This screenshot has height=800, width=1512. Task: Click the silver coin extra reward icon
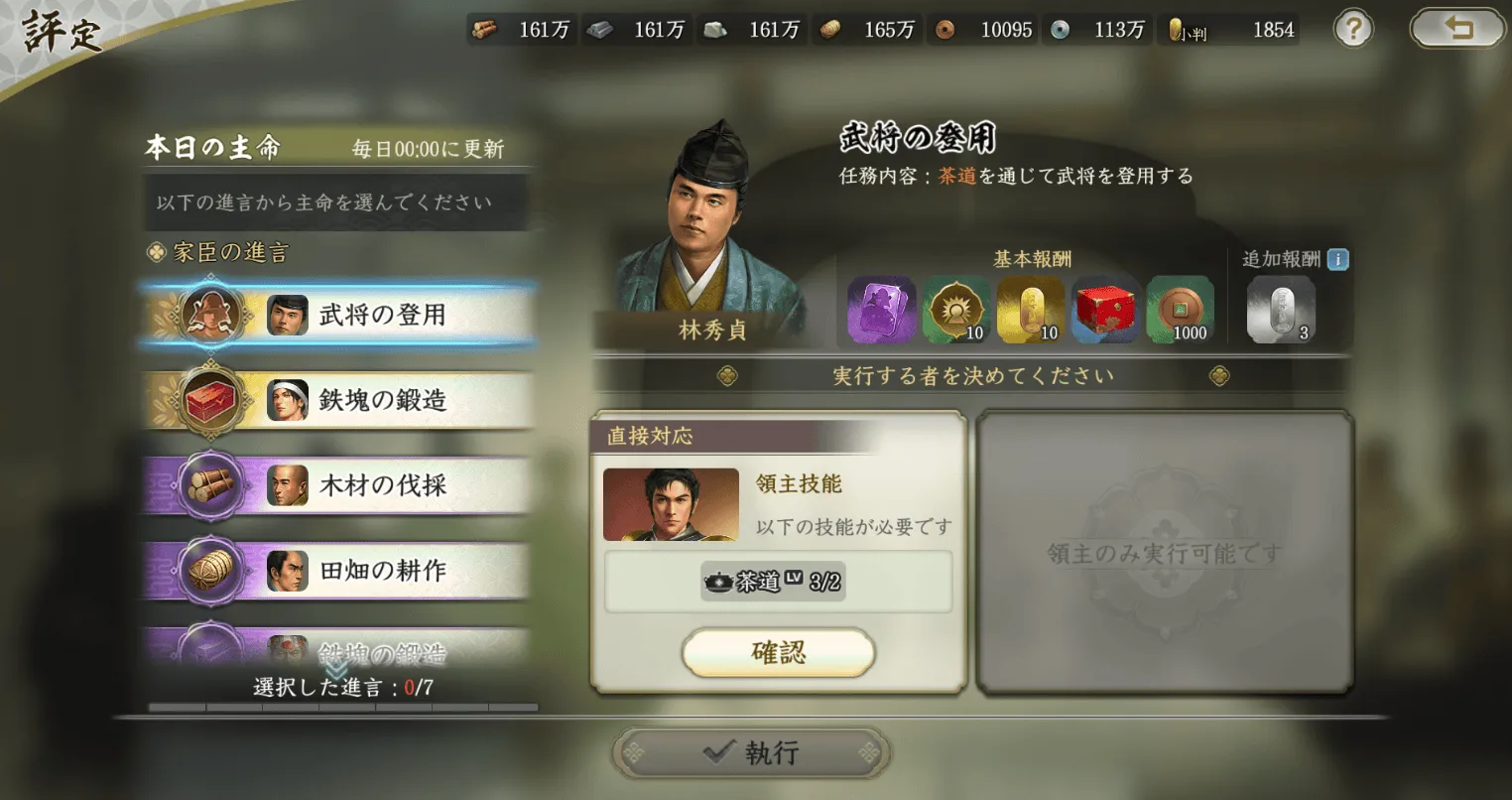coord(1280,311)
